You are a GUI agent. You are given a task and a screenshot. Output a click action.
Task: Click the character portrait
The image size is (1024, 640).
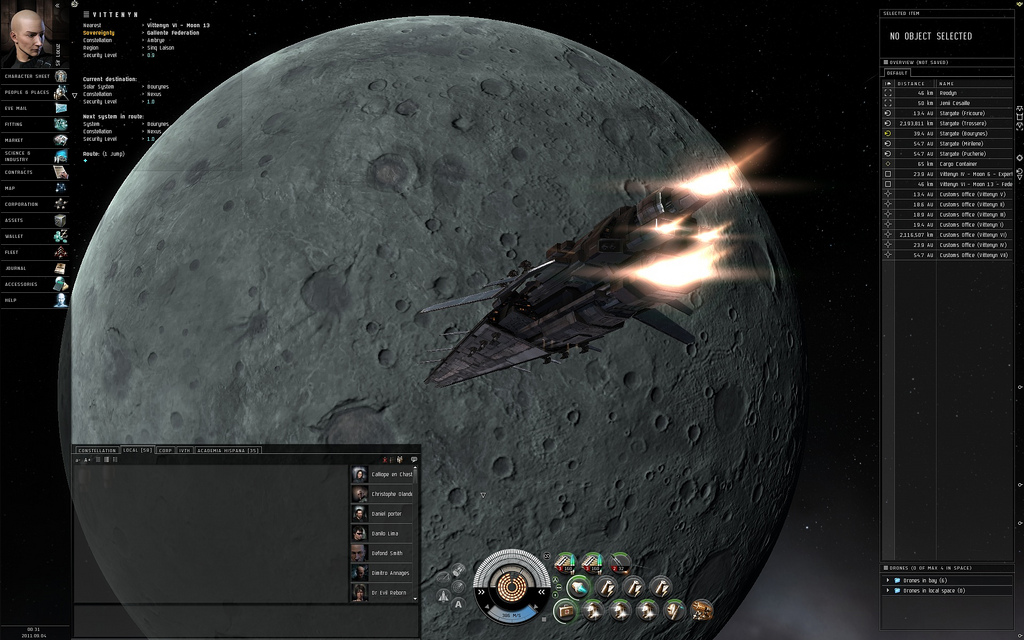tap(28, 34)
